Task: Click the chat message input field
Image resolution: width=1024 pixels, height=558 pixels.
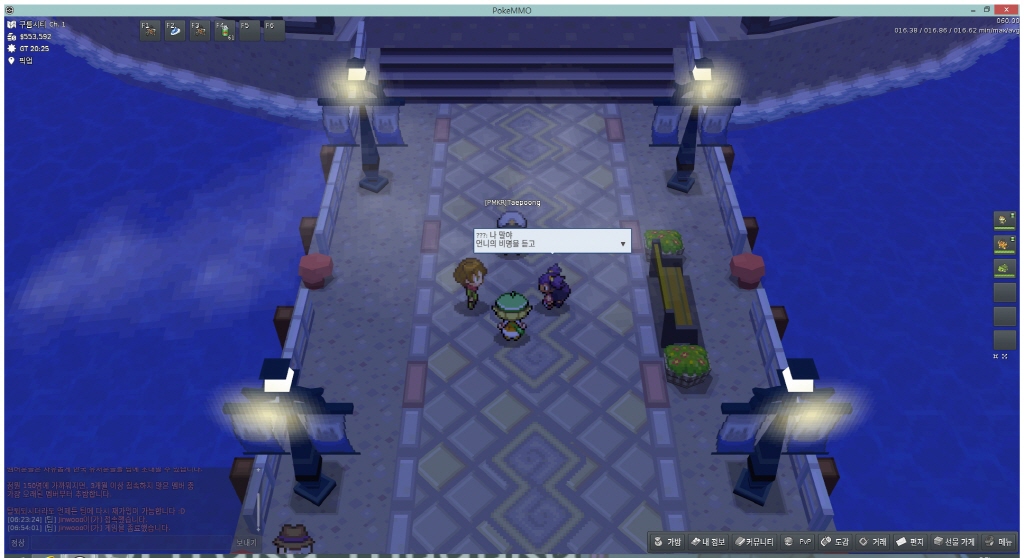Action: tap(130, 543)
